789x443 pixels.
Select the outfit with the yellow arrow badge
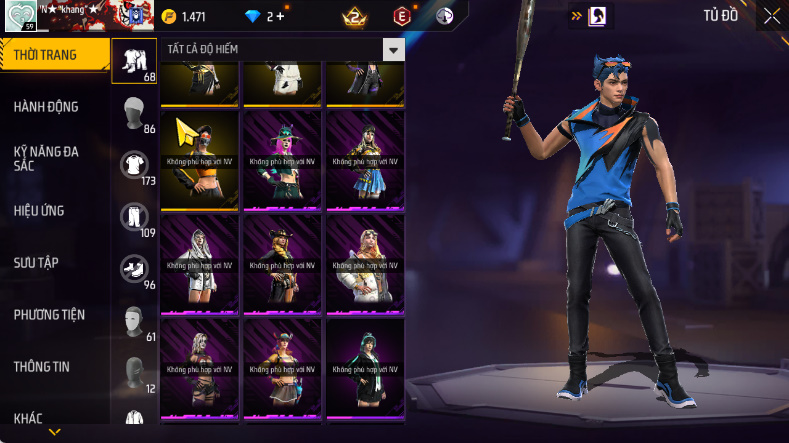199,159
